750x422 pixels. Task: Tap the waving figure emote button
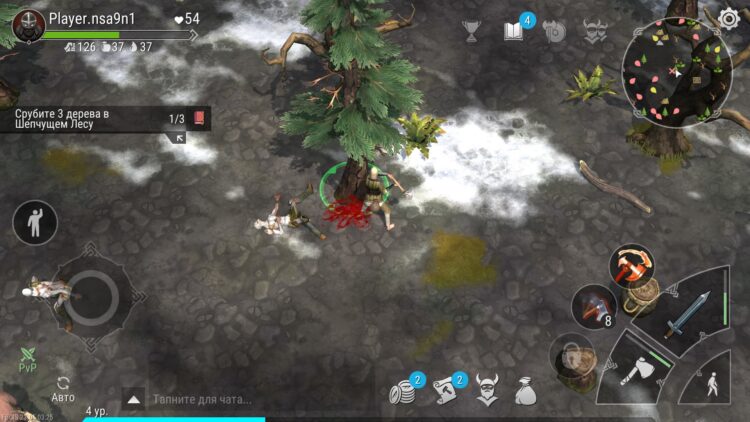[x=35, y=222]
